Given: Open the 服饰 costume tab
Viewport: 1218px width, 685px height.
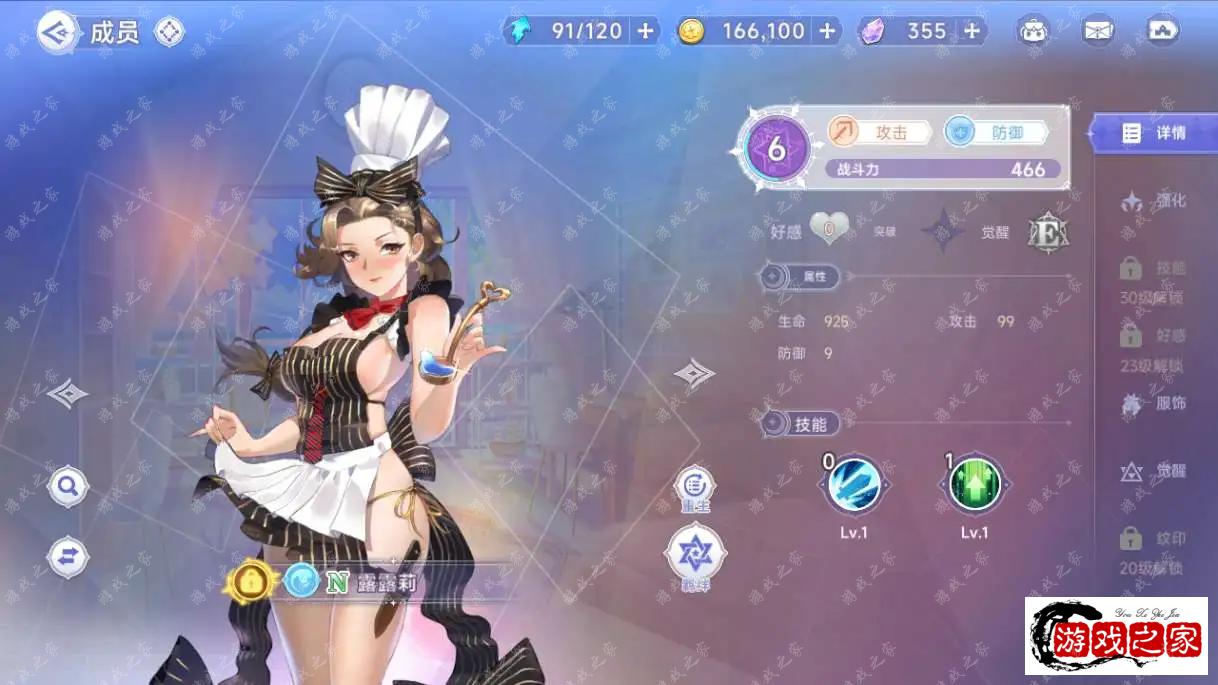Looking at the screenshot, I should 1153,404.
